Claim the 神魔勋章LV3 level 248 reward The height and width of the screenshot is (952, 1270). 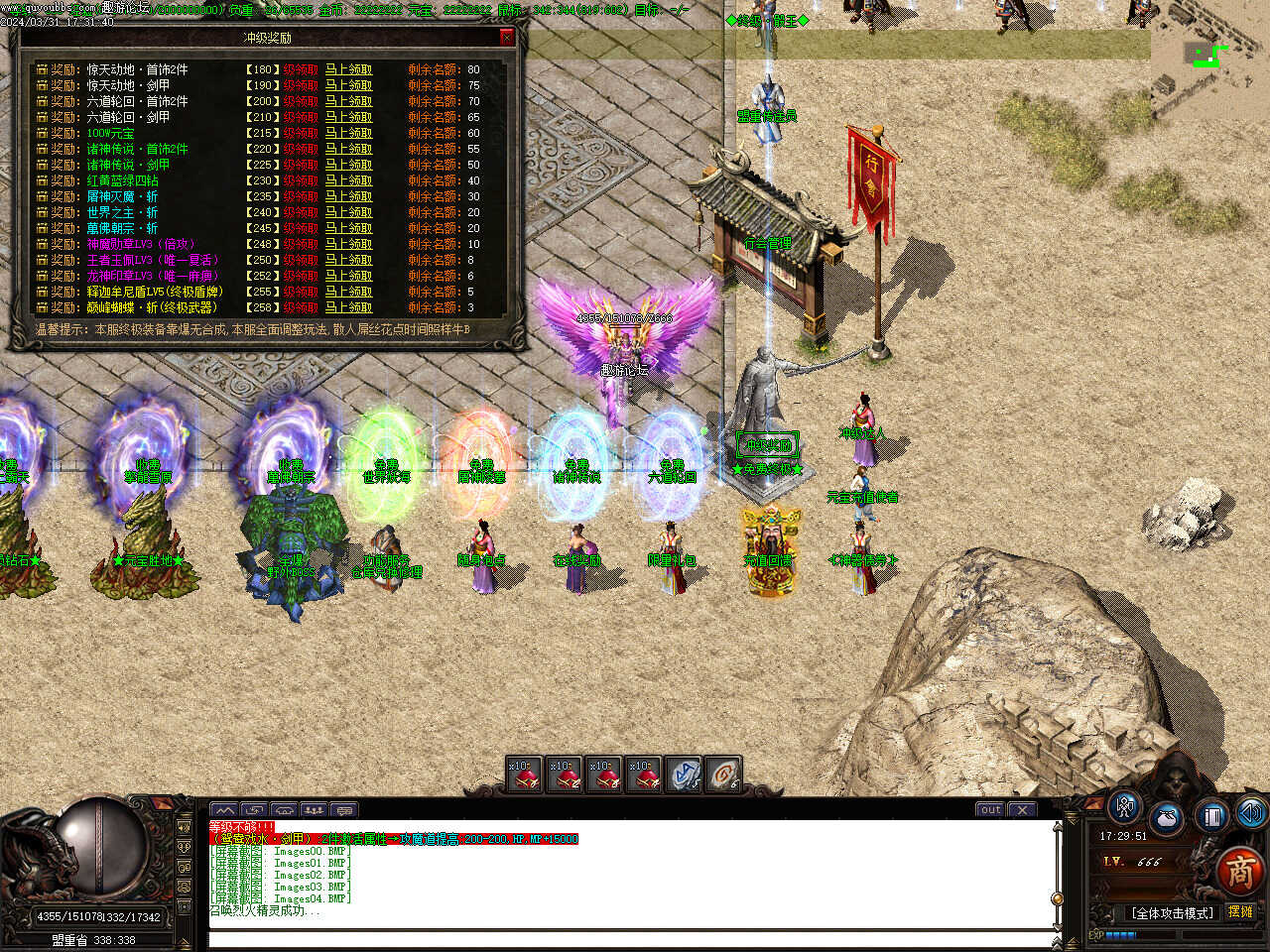[x=348, y=244]
